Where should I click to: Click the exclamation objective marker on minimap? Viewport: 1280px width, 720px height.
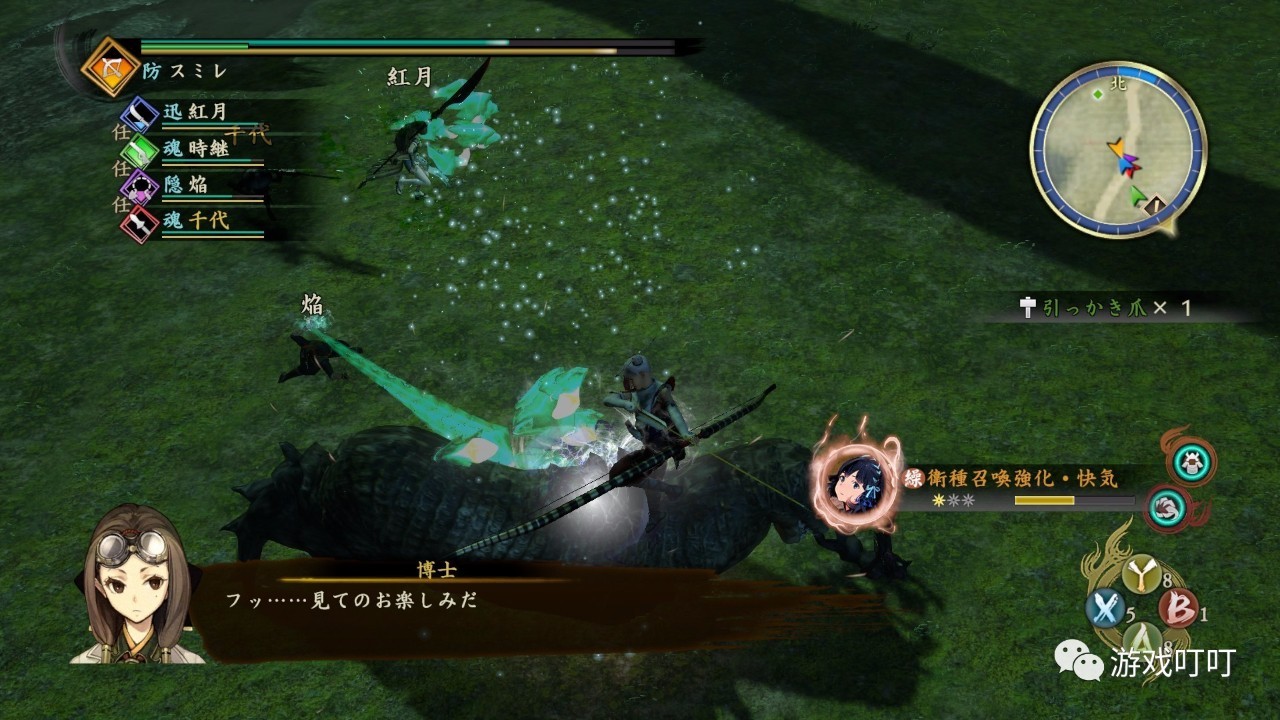(1155, 207)
